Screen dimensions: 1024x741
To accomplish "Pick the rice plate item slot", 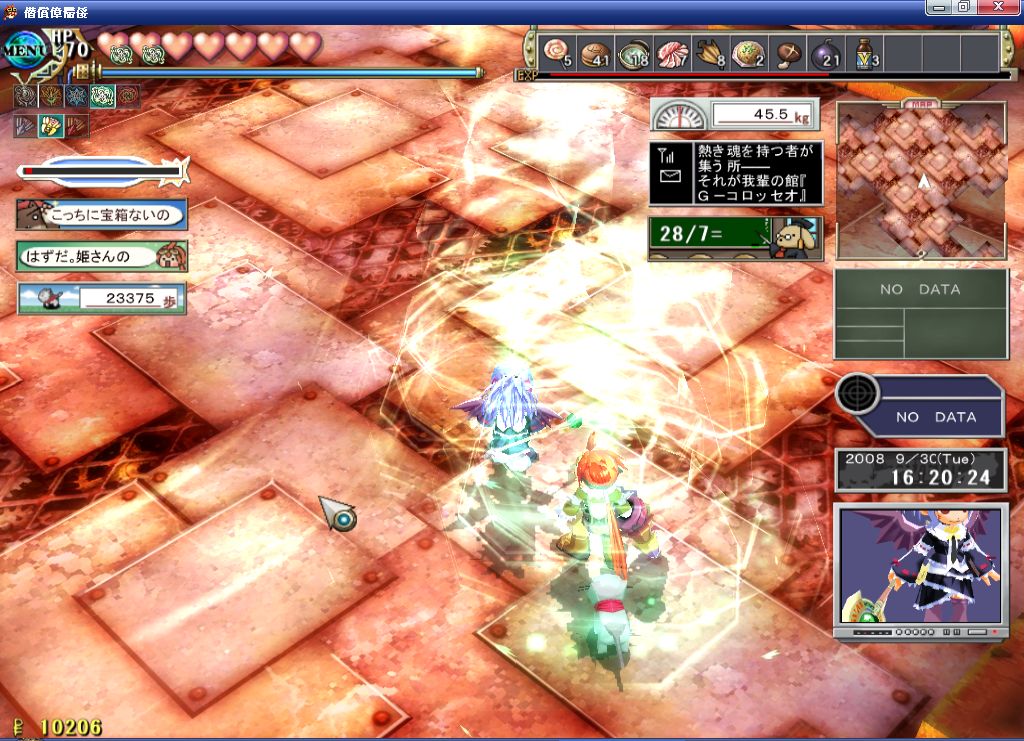I will (748, 52).
